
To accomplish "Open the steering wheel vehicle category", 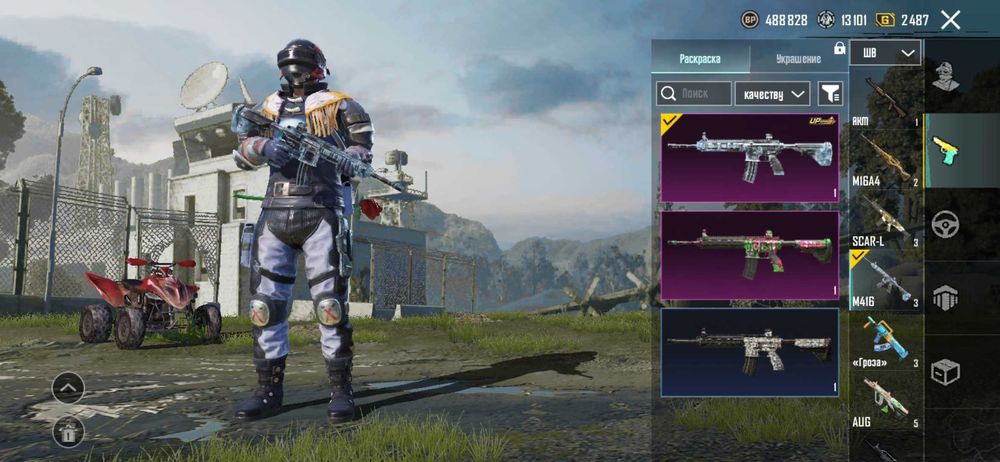I will pos(945,224).
